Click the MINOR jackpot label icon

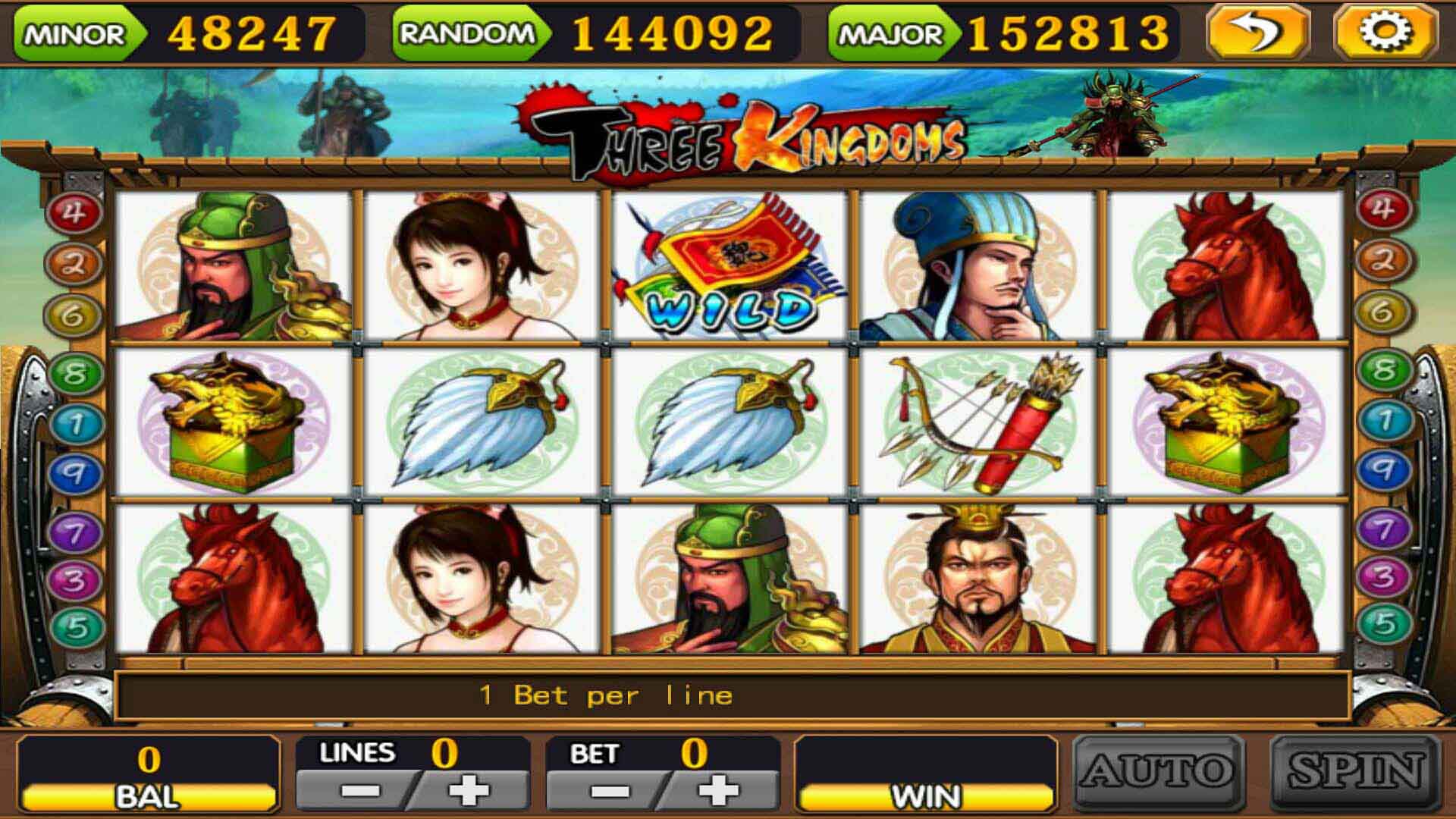(x=72, y=32)
